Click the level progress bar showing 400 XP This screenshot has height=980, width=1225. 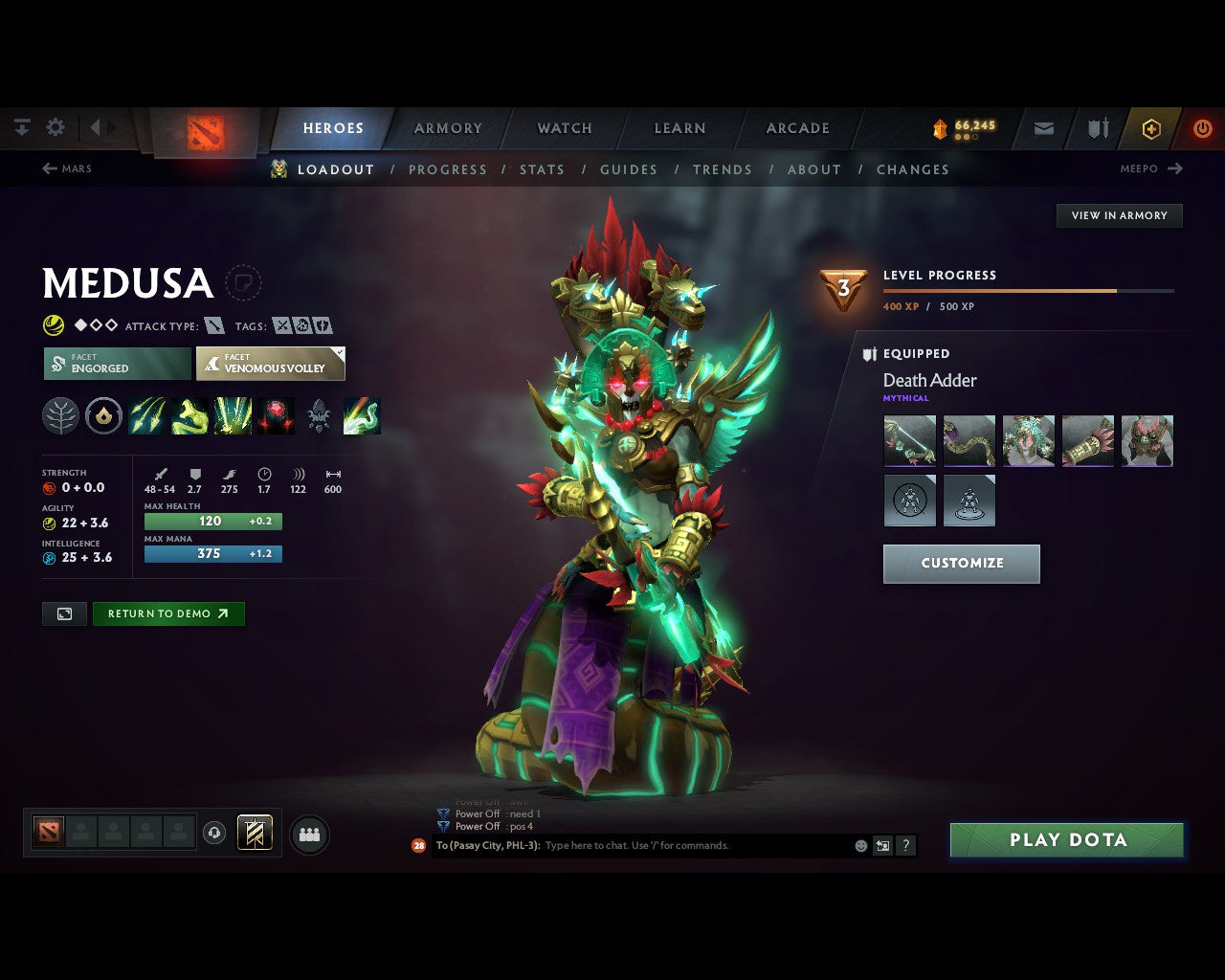(x=1029, y=291)
